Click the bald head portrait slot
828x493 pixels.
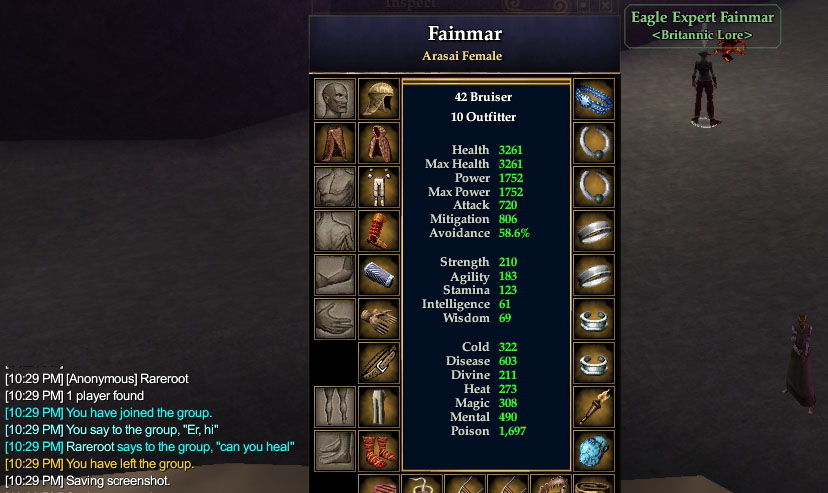coord(335,99)
